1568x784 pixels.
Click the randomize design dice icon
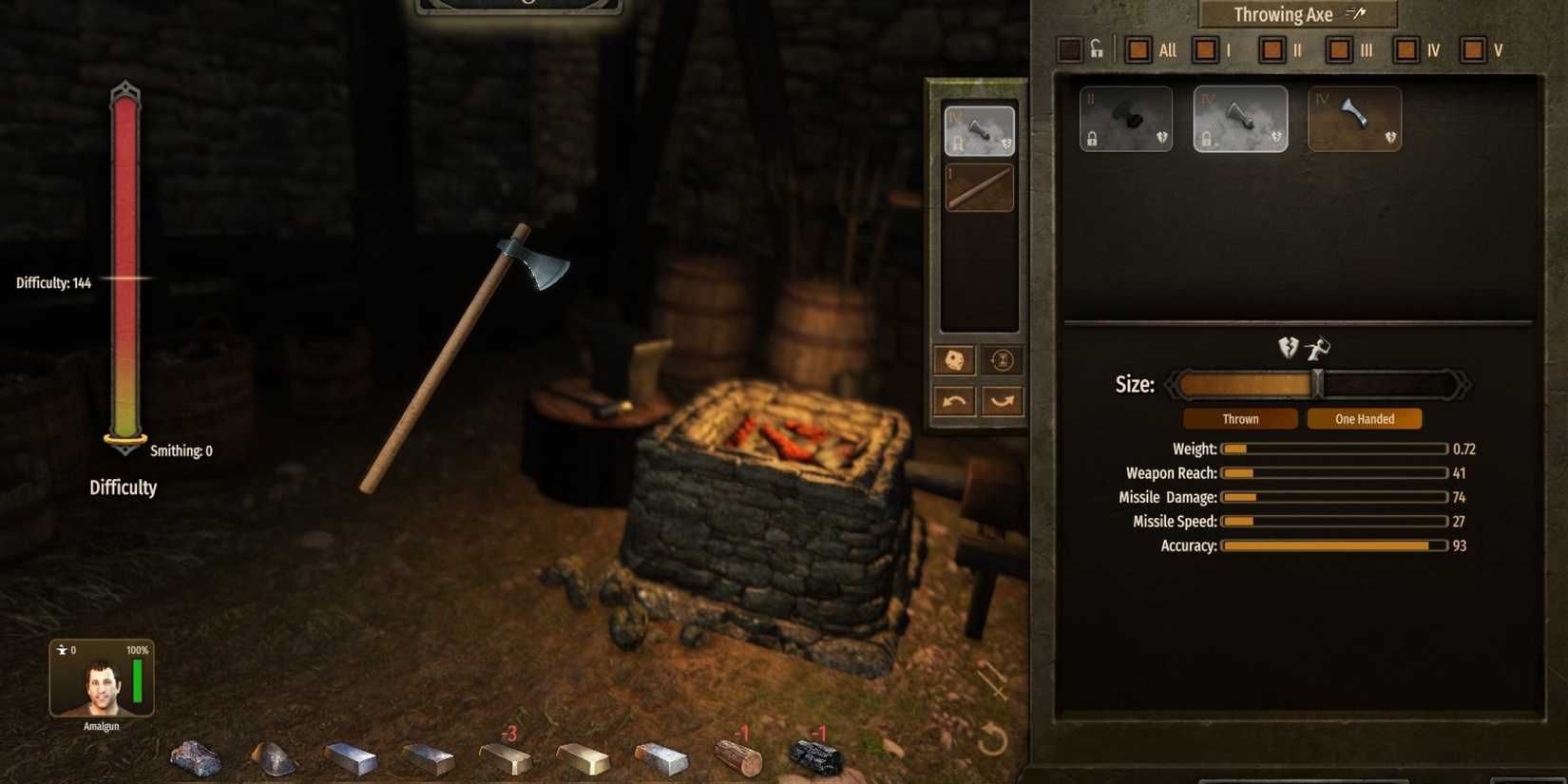click(953, 360)
